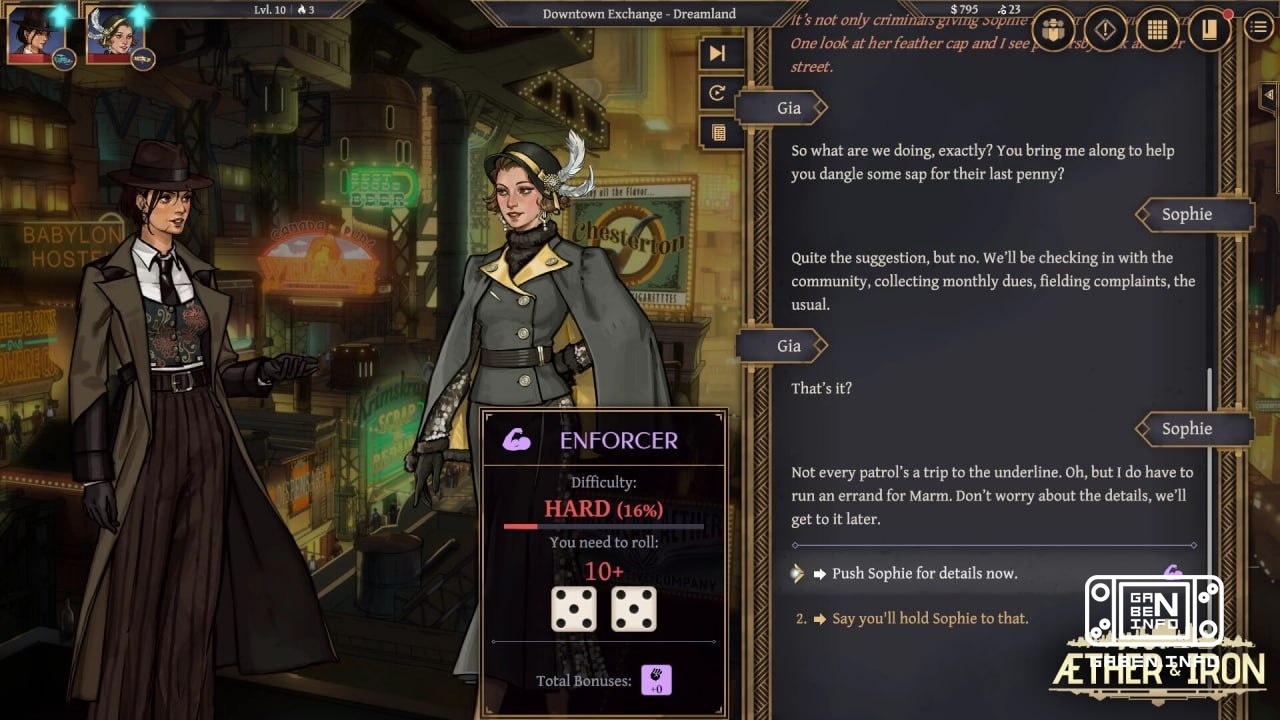Open the party roster icon
The image size is (1280, 720).
[1051, 29]
